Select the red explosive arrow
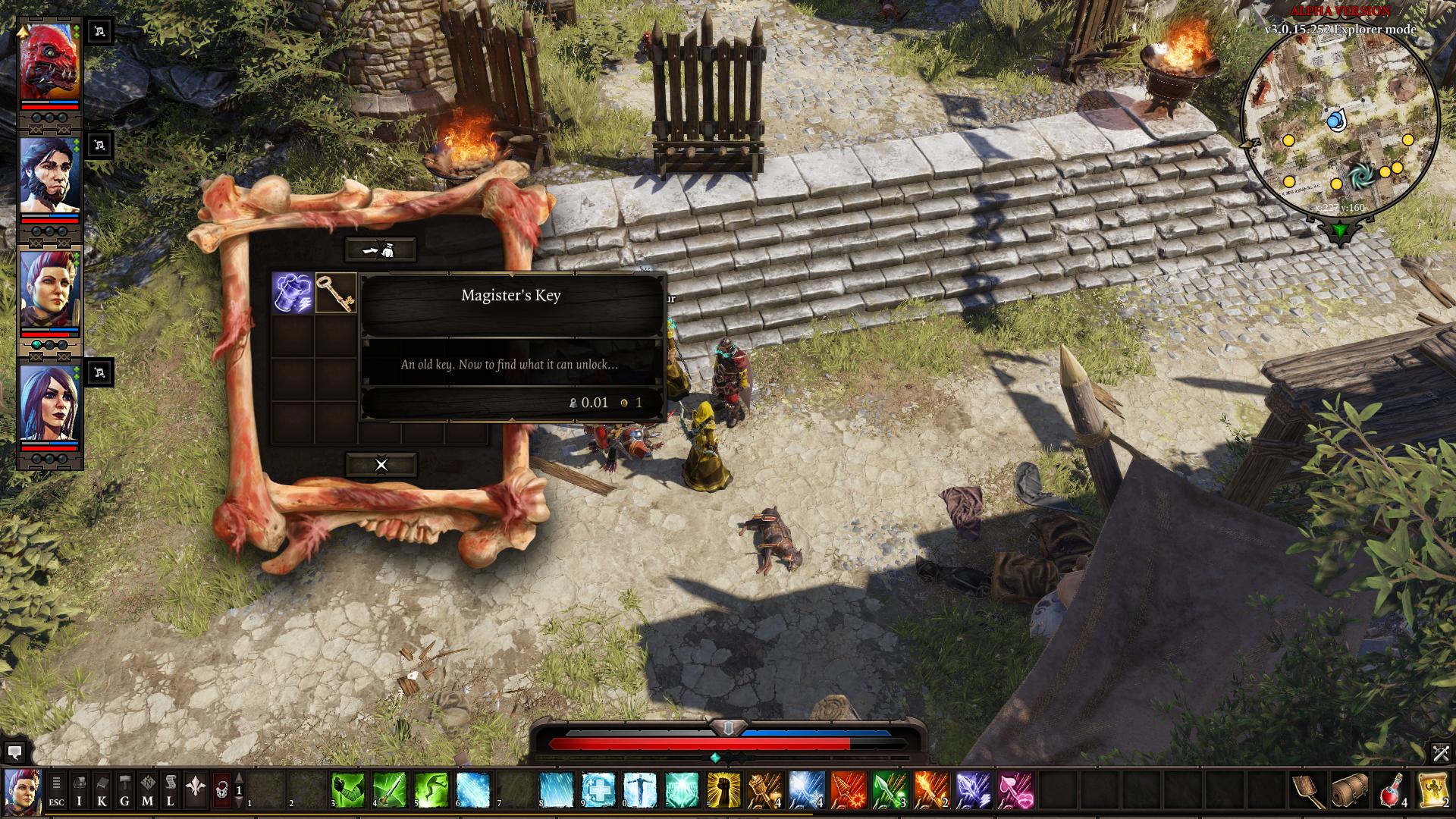The image size is (1456, 819). 849,791
